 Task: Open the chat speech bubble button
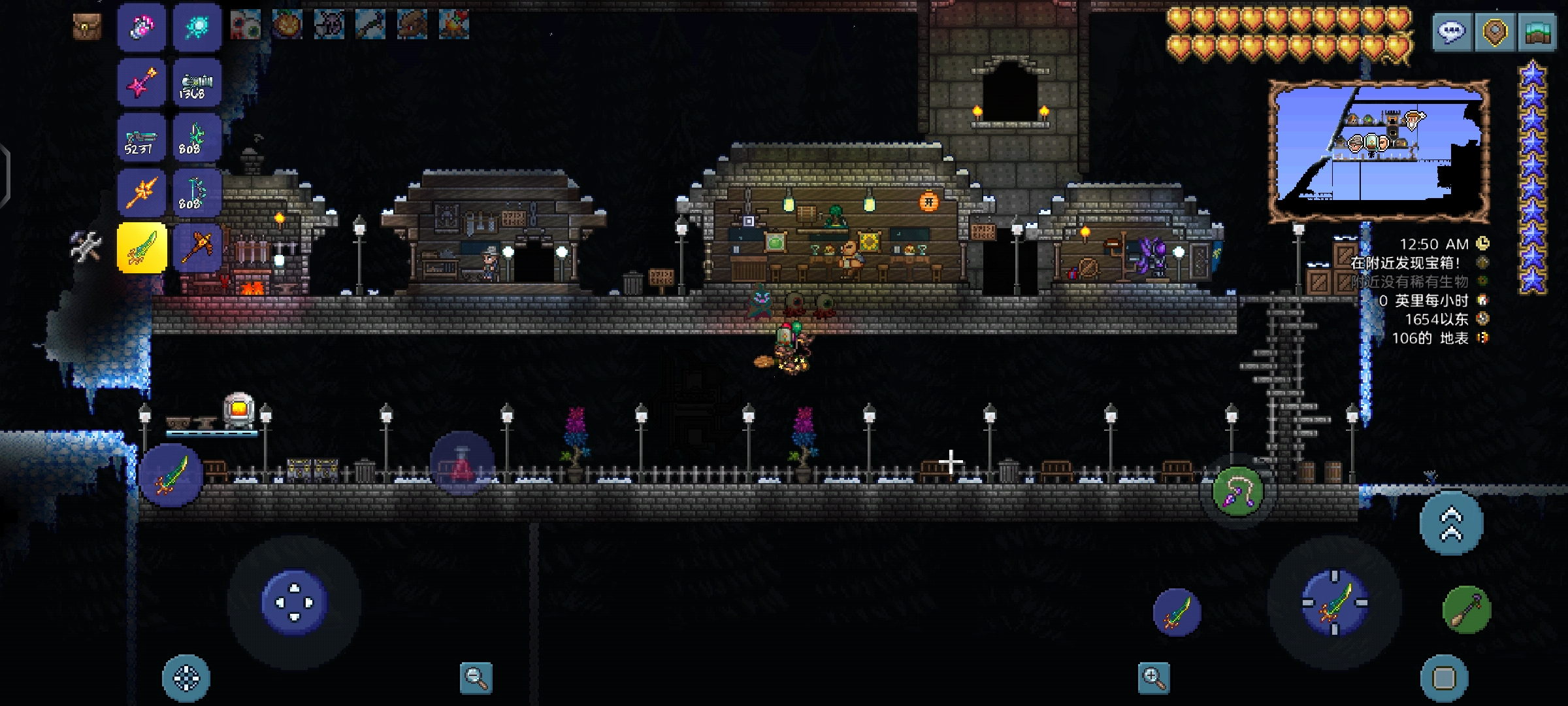coord(1452,32)
